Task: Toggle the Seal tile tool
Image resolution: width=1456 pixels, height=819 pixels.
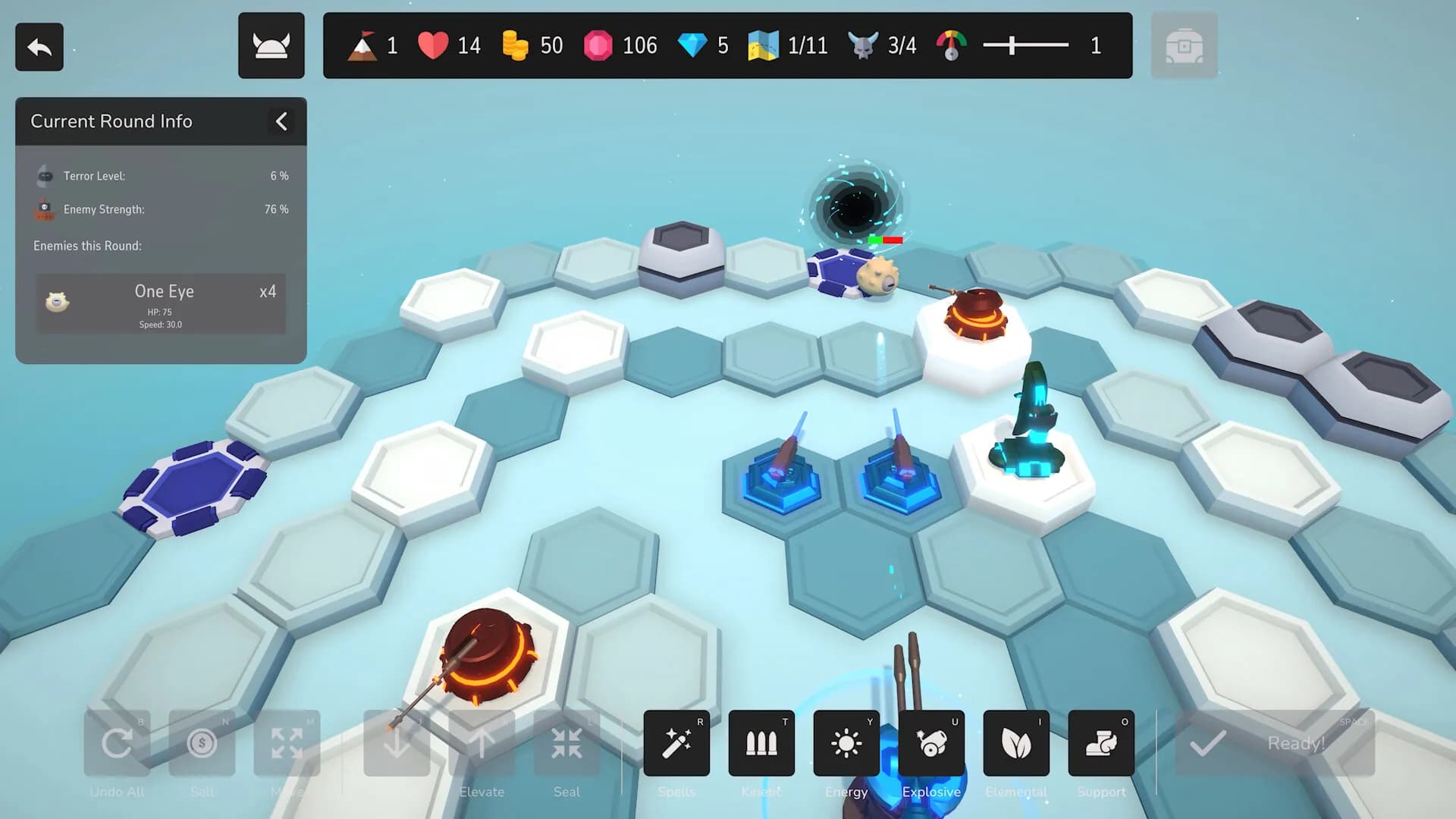Action: [566, 744]
